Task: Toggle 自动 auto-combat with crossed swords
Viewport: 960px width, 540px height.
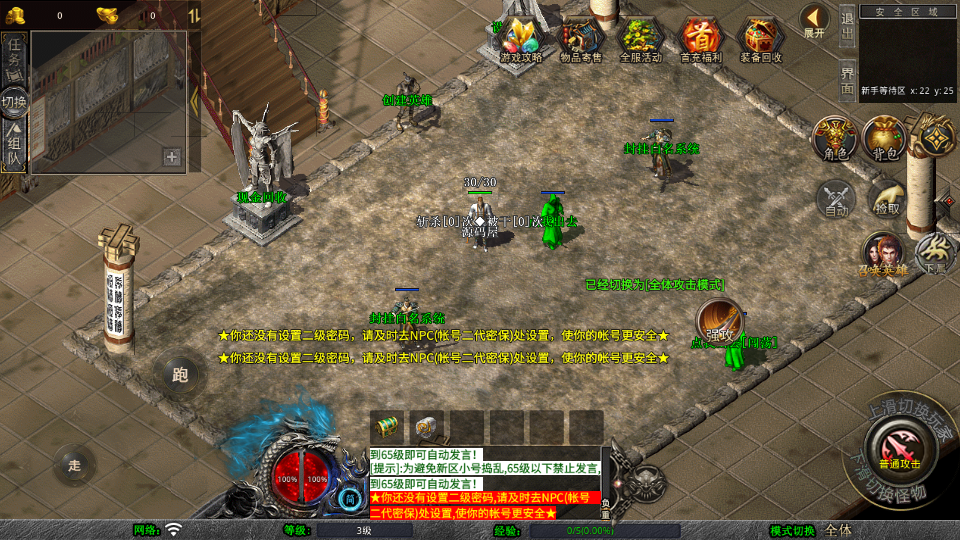Action: pyautogui.click(x=836, y=199)
